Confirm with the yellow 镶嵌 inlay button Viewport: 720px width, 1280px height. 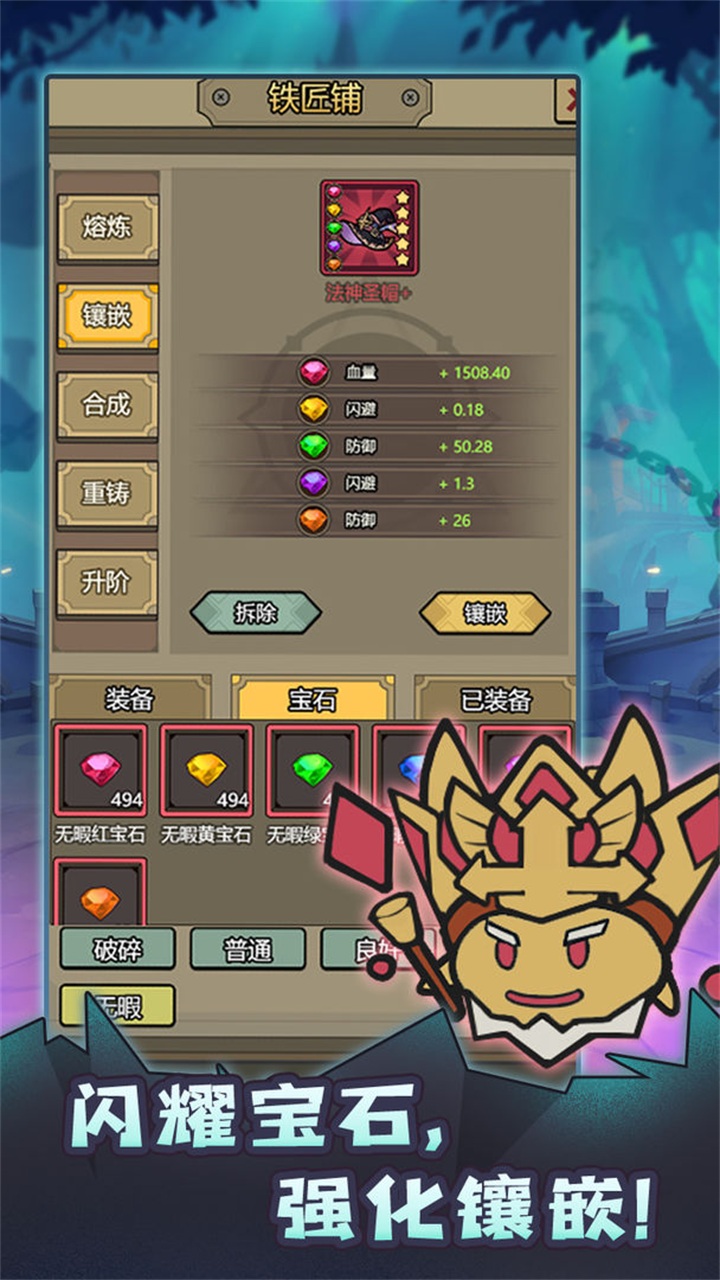pyautogui.click(x=484, y=613)
